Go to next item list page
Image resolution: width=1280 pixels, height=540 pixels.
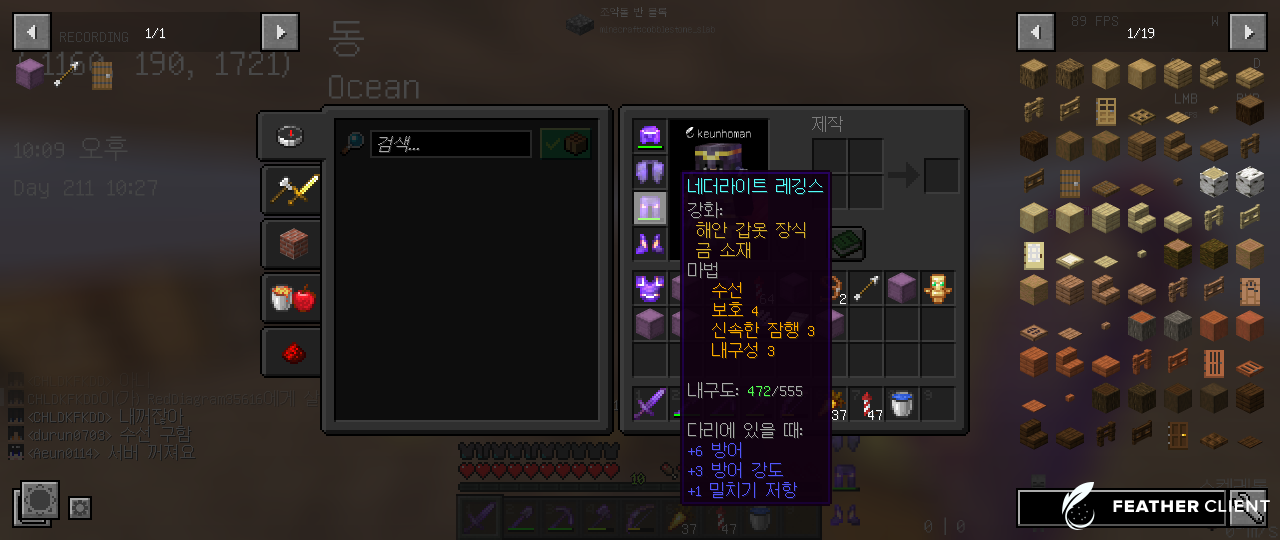1248,32
